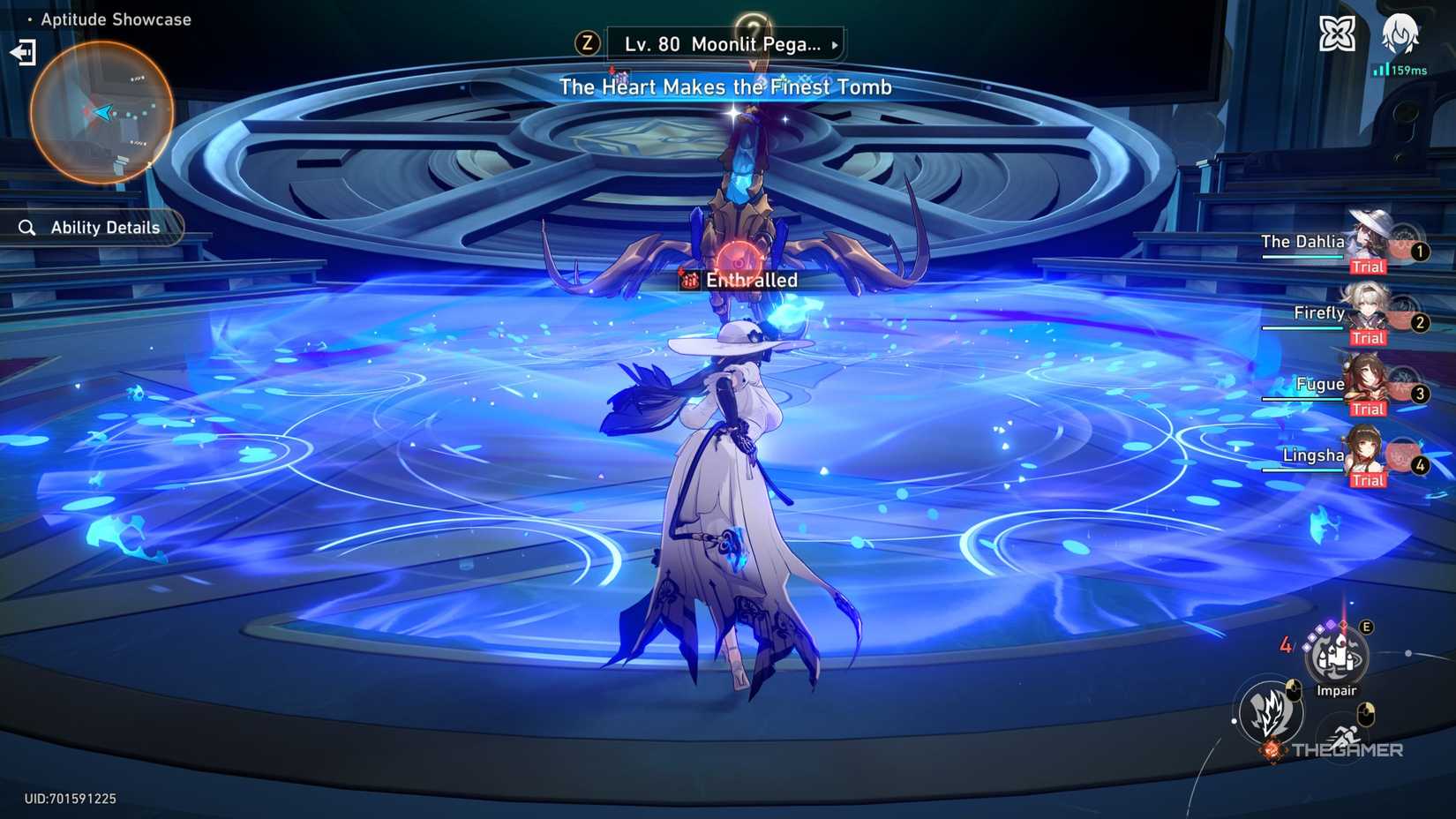Open the flower emblem icon top right
This screenshot has height=819, width=1456.
(x=1337, y=33)
